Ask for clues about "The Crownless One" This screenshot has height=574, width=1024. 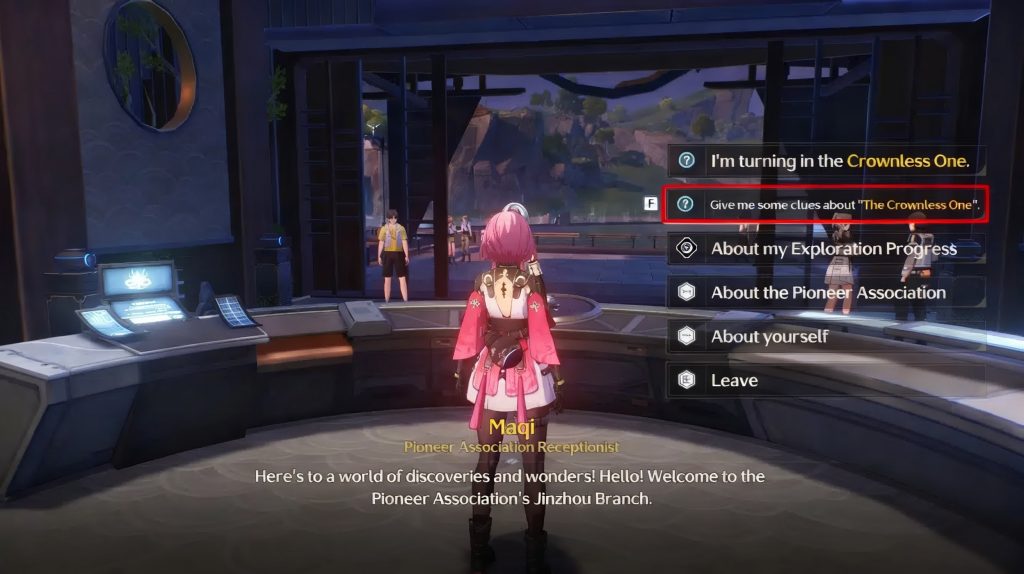pyautogui.click(x=826, y=204)
